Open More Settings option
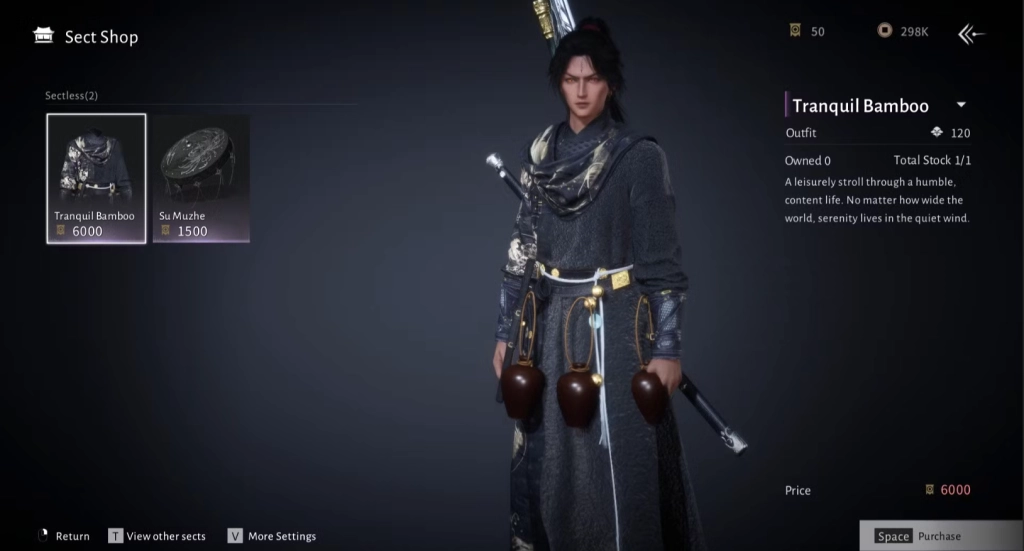 (272, 536)
